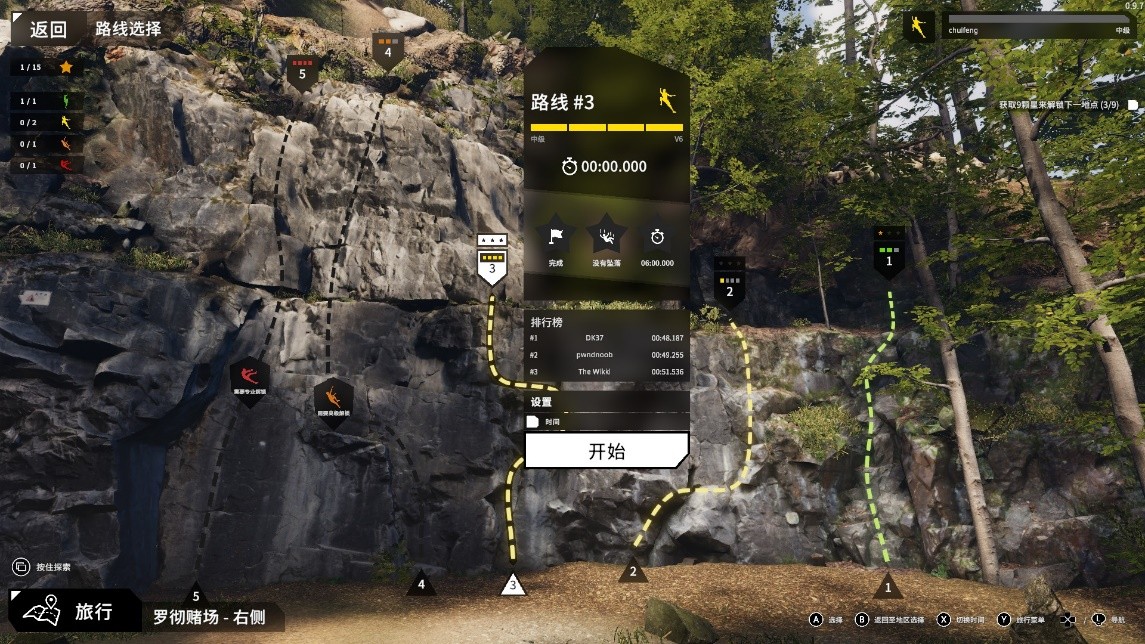This screenshot has width=1145, height=644.
Task: Choose the route 5 badge with red bars
Action: click(302, 71)
